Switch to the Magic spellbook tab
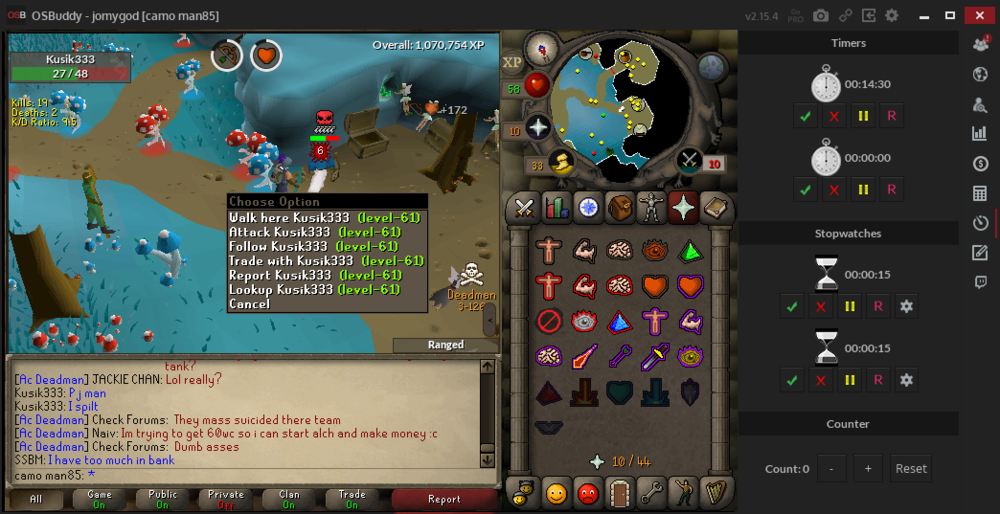 pos(683,208)
